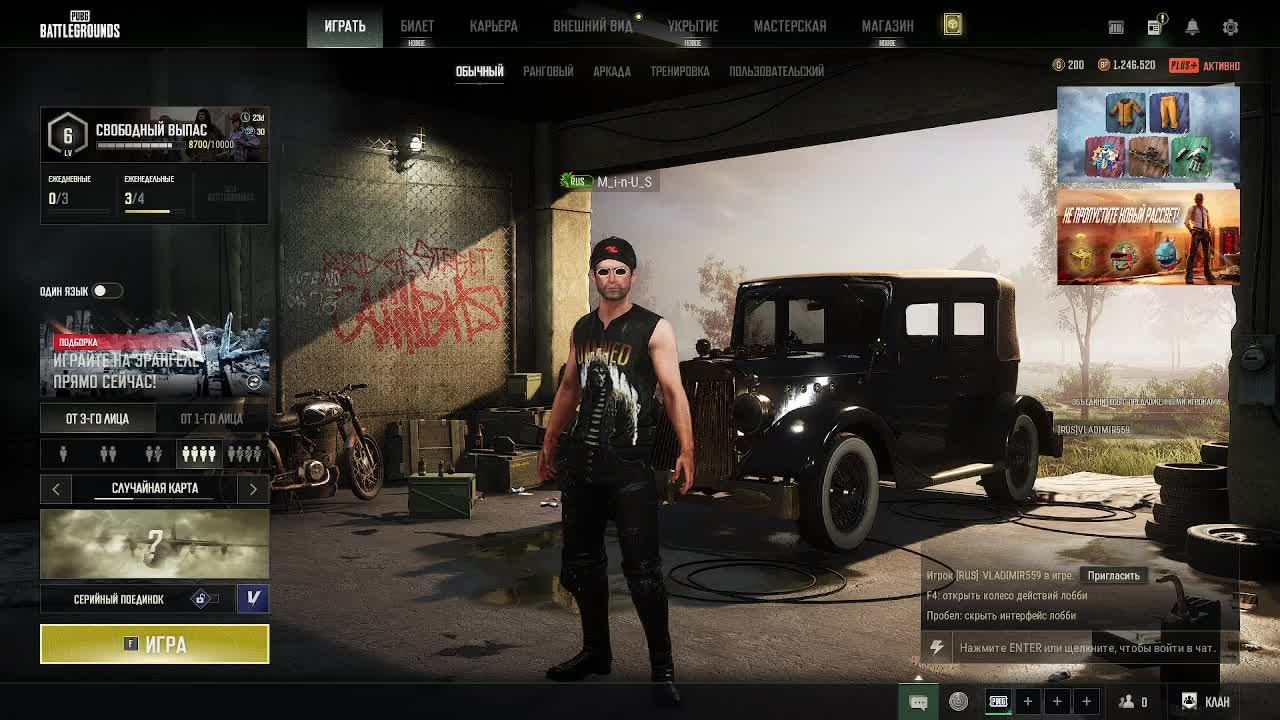Open notifications bell icon
1280x720 pixels.
[x=1192, y=27]
